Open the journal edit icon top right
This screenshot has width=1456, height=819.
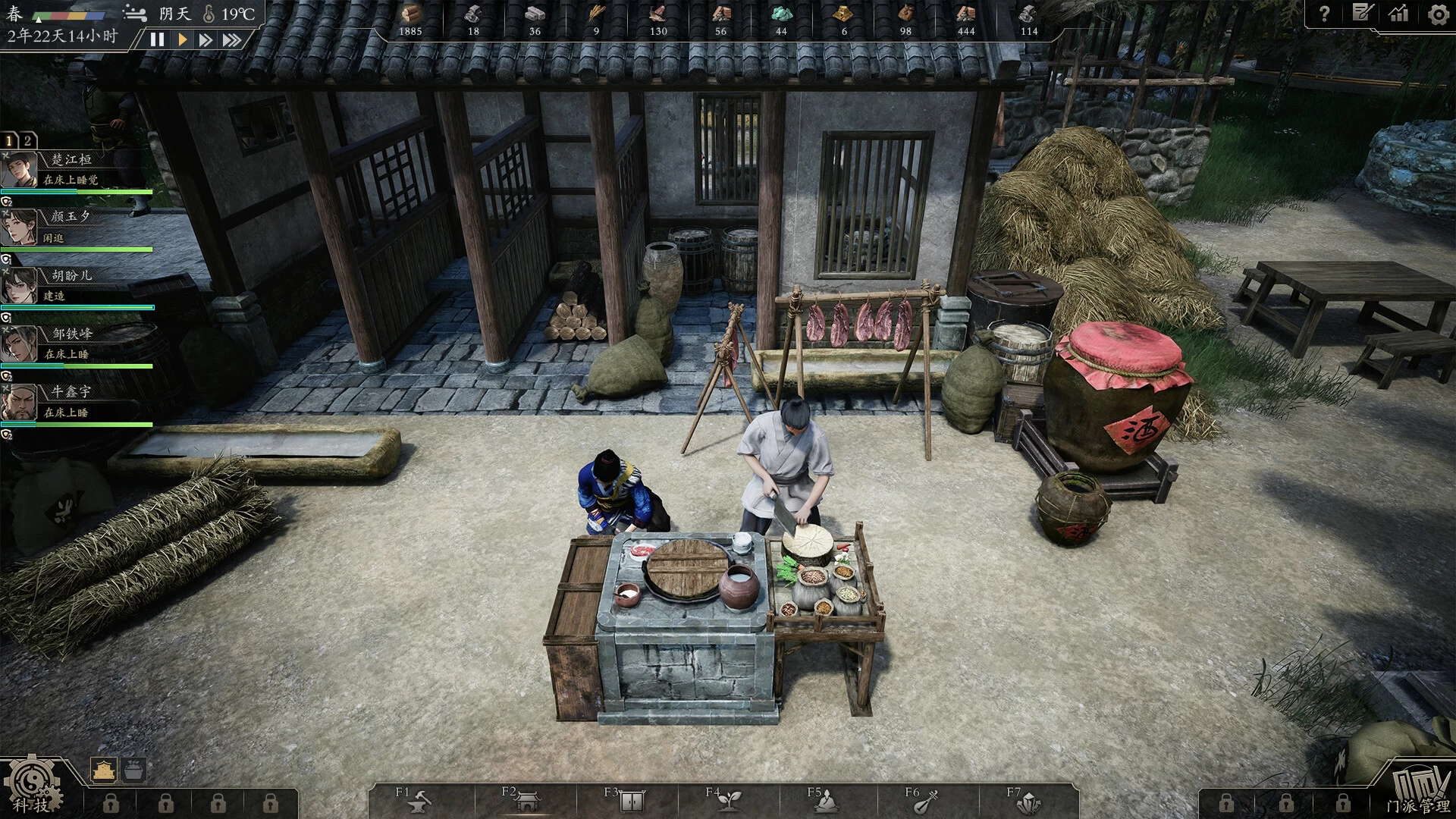click(x=1363, y=13)
